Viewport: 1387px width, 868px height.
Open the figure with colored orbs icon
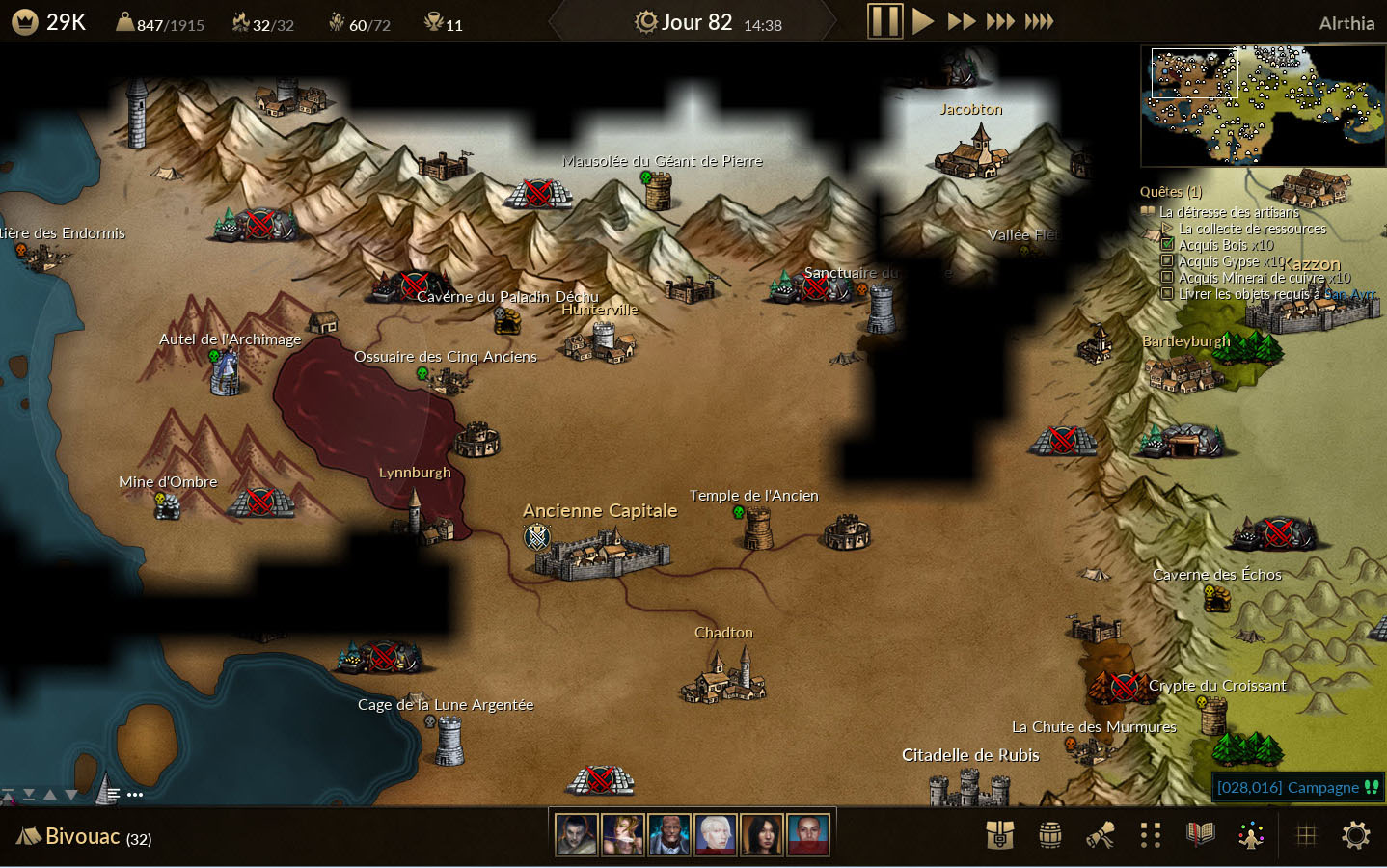[1251, 835]
